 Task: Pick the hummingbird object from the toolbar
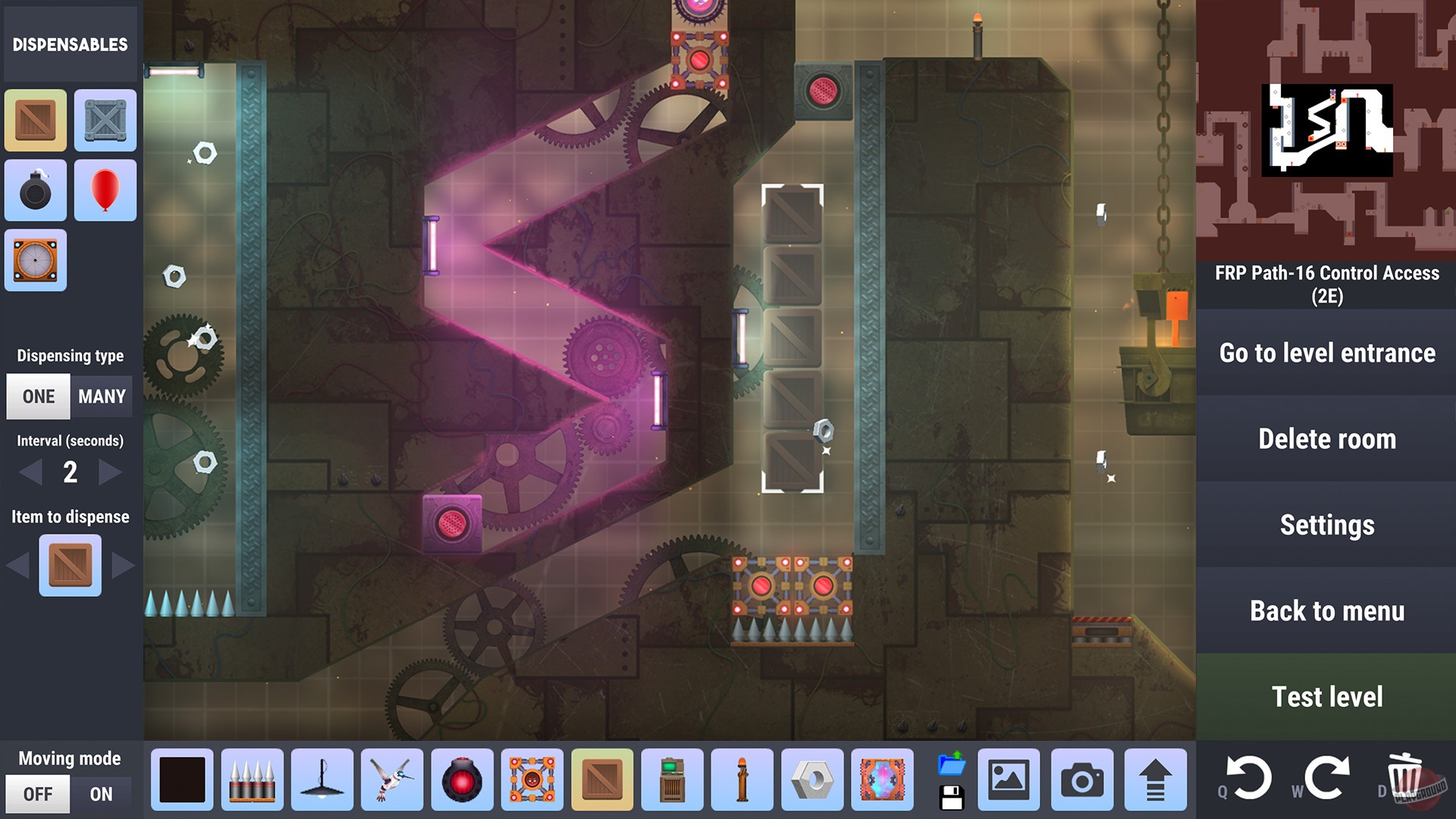(391, 780)
